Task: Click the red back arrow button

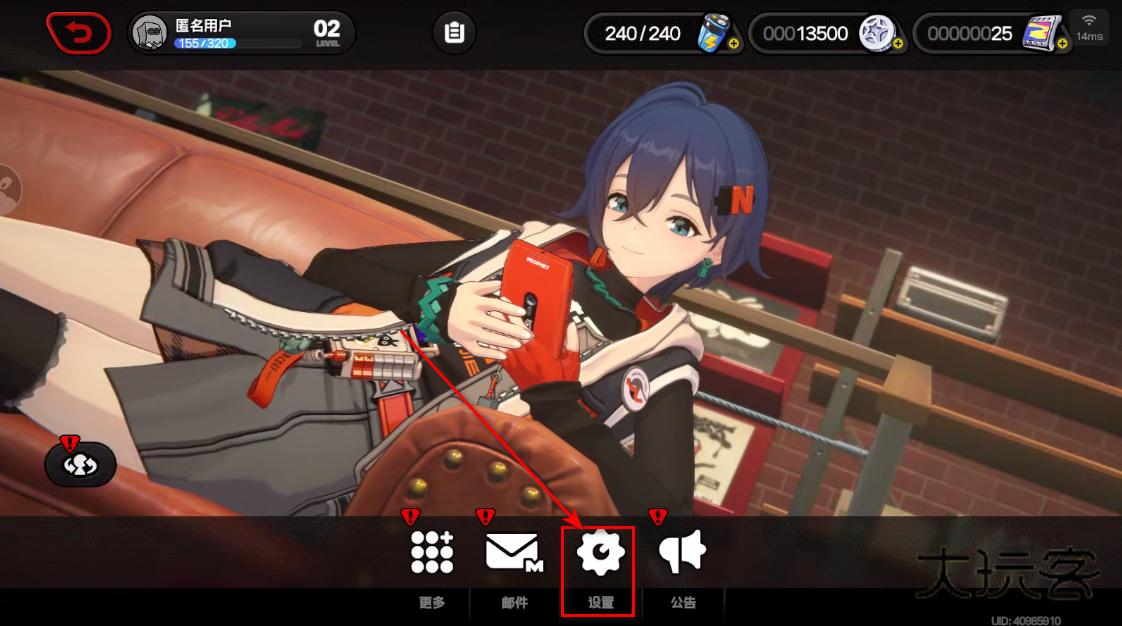Action: 78,33
